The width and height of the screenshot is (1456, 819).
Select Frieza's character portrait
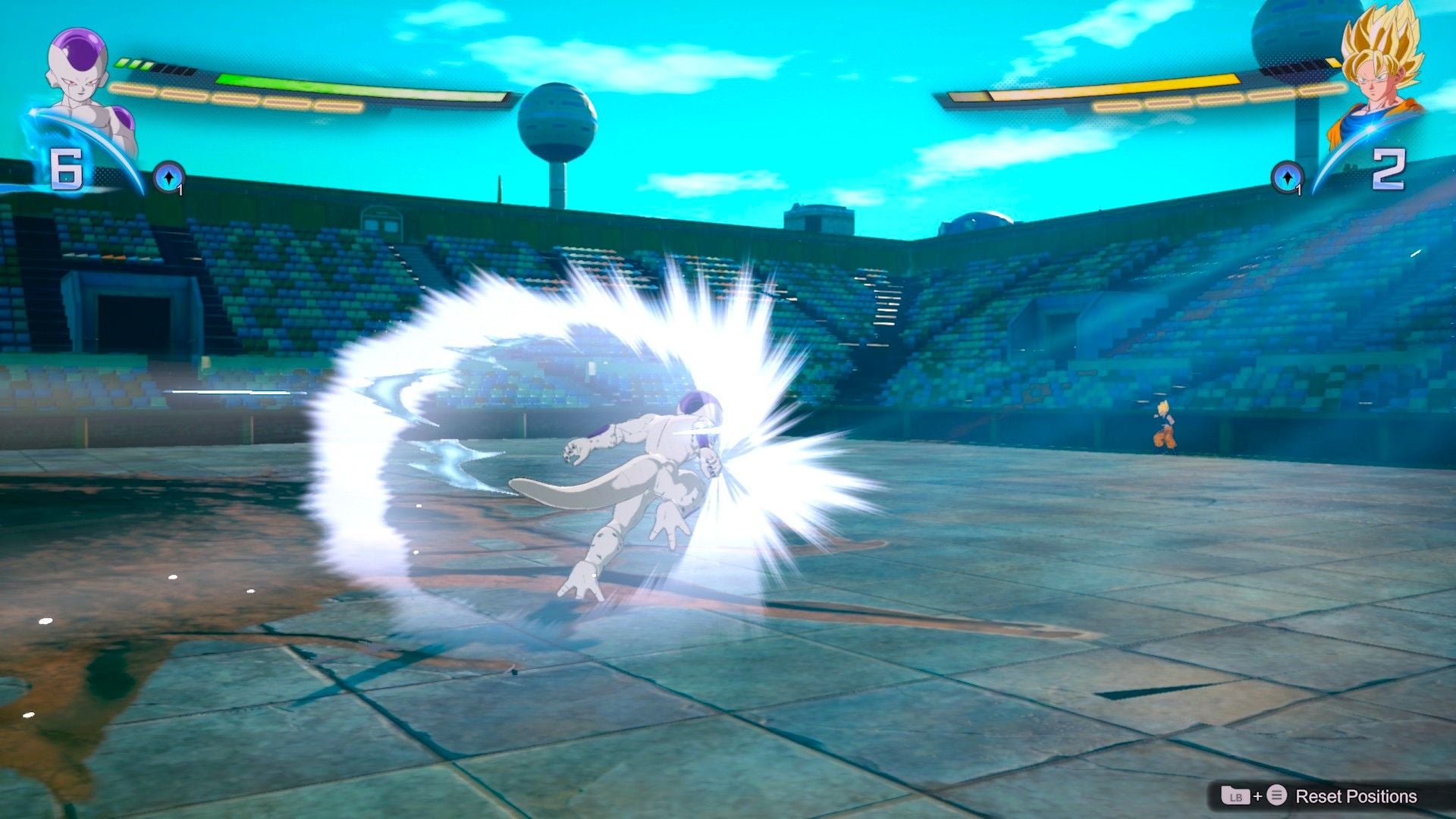click(x=74, y=76)
